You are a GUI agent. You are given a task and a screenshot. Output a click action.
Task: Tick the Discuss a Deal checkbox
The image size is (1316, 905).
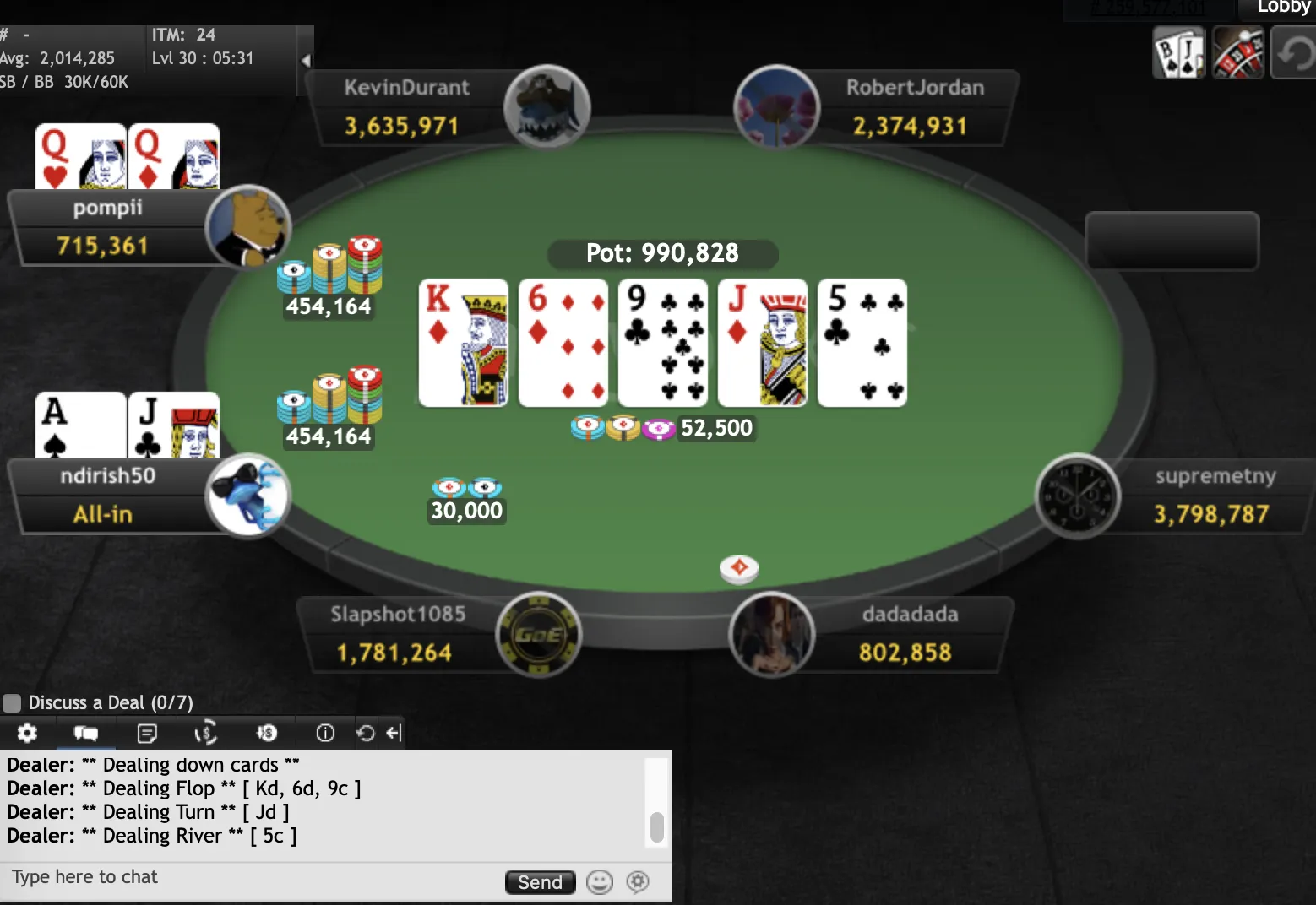tap(12, 703)
